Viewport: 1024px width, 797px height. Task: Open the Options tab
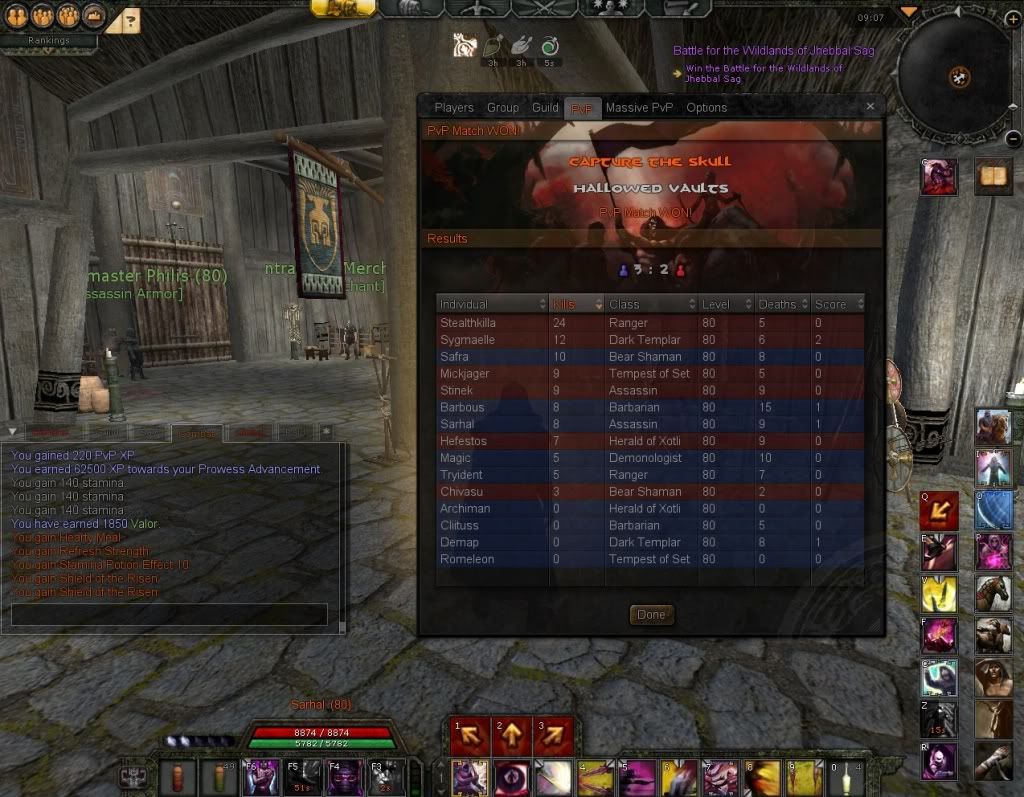(706, 108)
